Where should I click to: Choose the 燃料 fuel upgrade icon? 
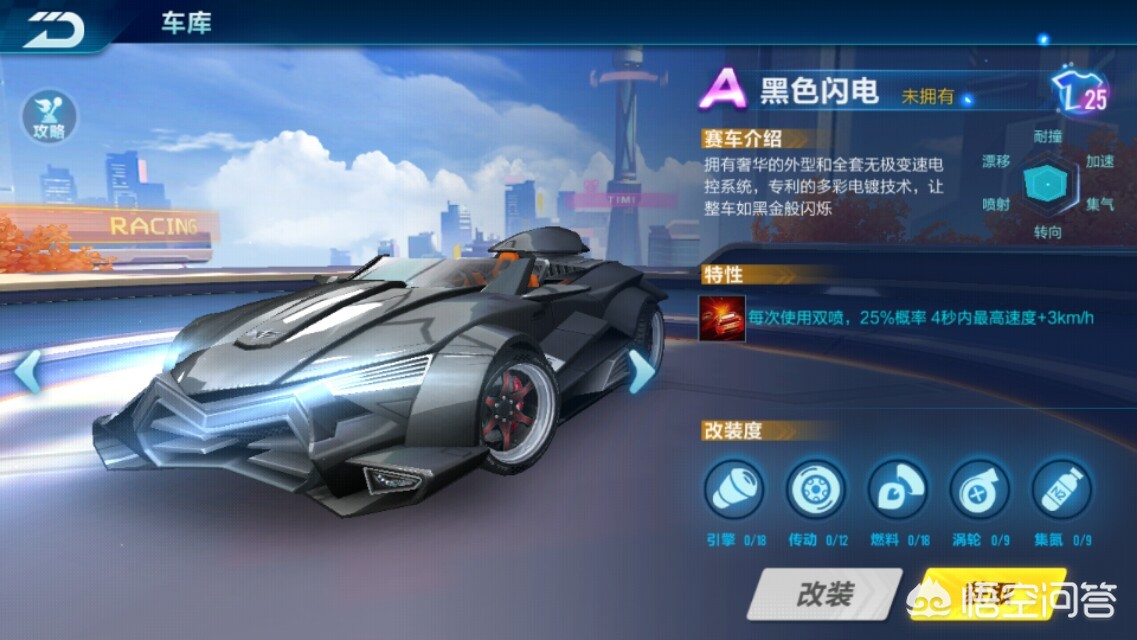(898, 490)
